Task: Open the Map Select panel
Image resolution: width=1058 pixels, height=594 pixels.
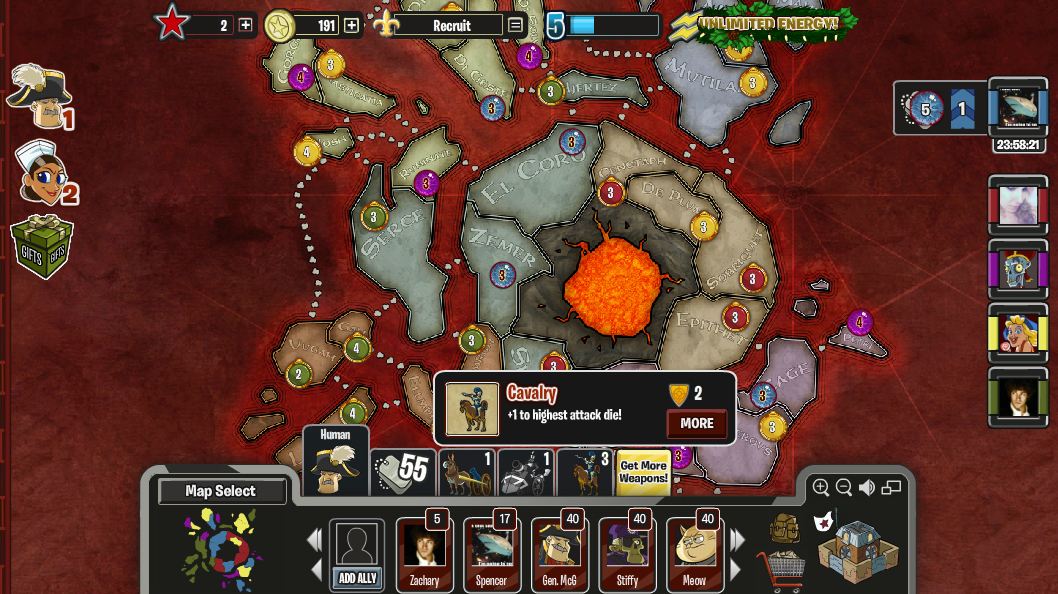Action: click(221, 491)
